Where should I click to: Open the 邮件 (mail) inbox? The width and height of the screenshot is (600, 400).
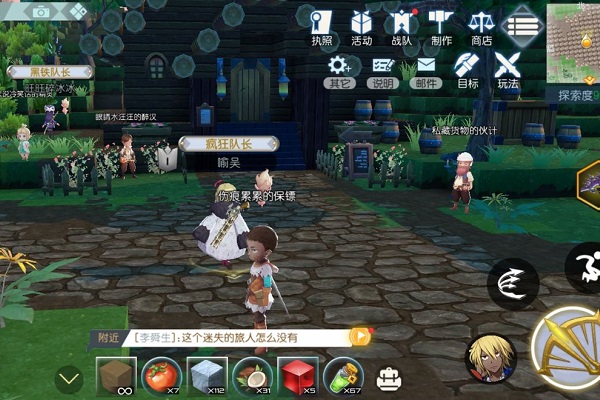[x=426, y=71]
